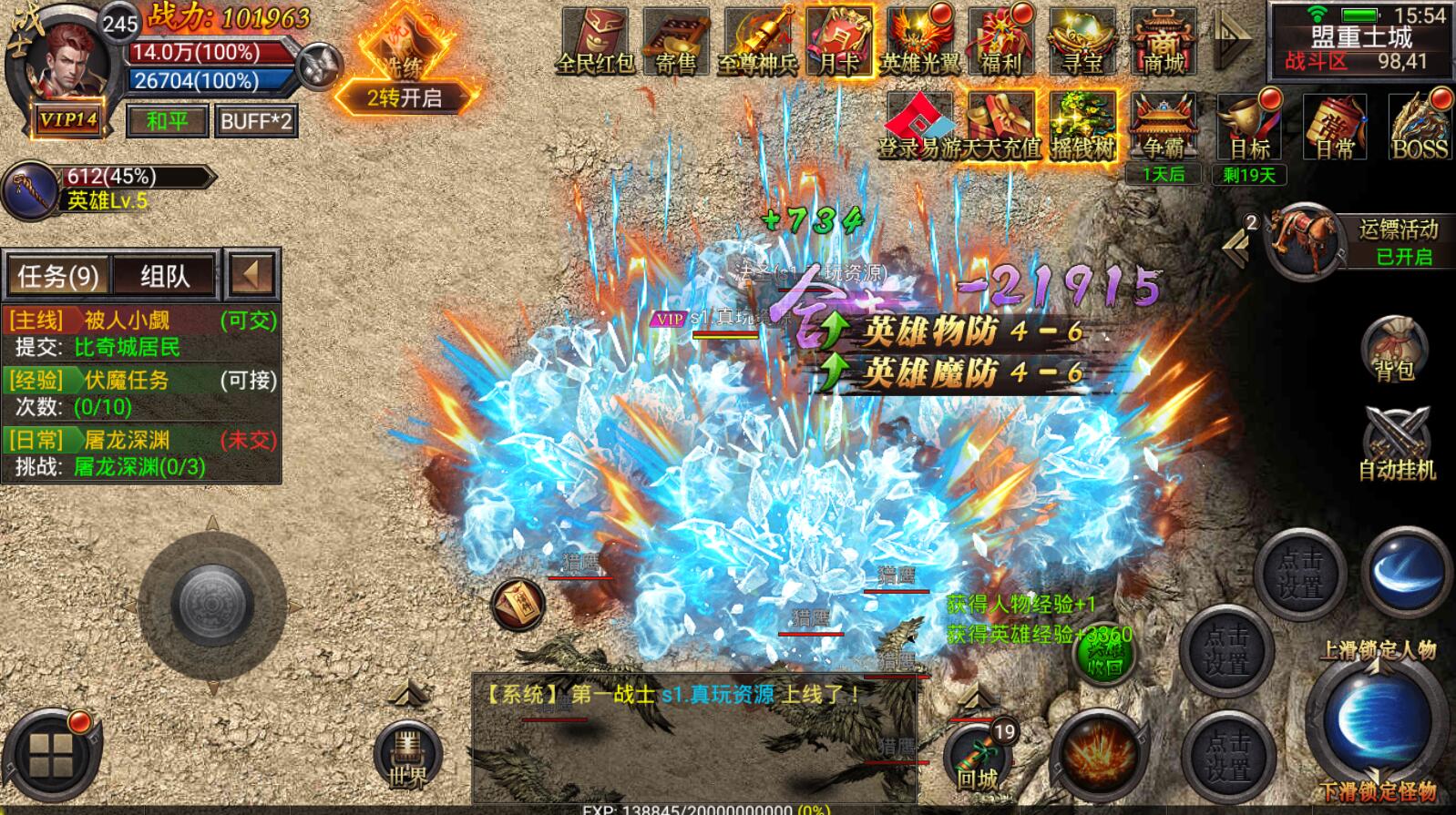The width and height of the screenshot is (1456, 815).
Task: Toggle the 和平 attack mode button
Action: coord(167,121)
